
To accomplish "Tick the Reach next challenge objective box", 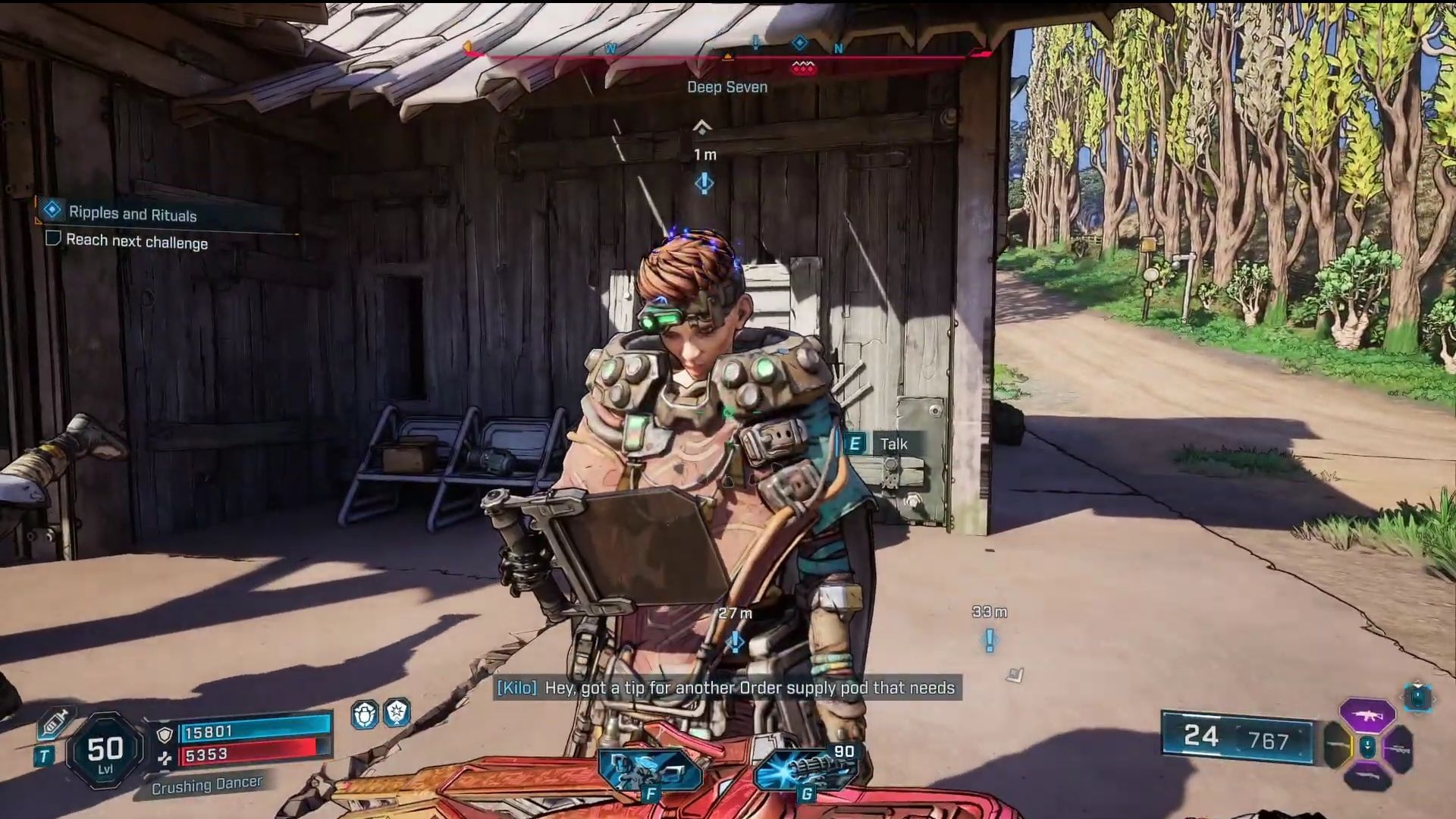I will [x=53, y=239].
